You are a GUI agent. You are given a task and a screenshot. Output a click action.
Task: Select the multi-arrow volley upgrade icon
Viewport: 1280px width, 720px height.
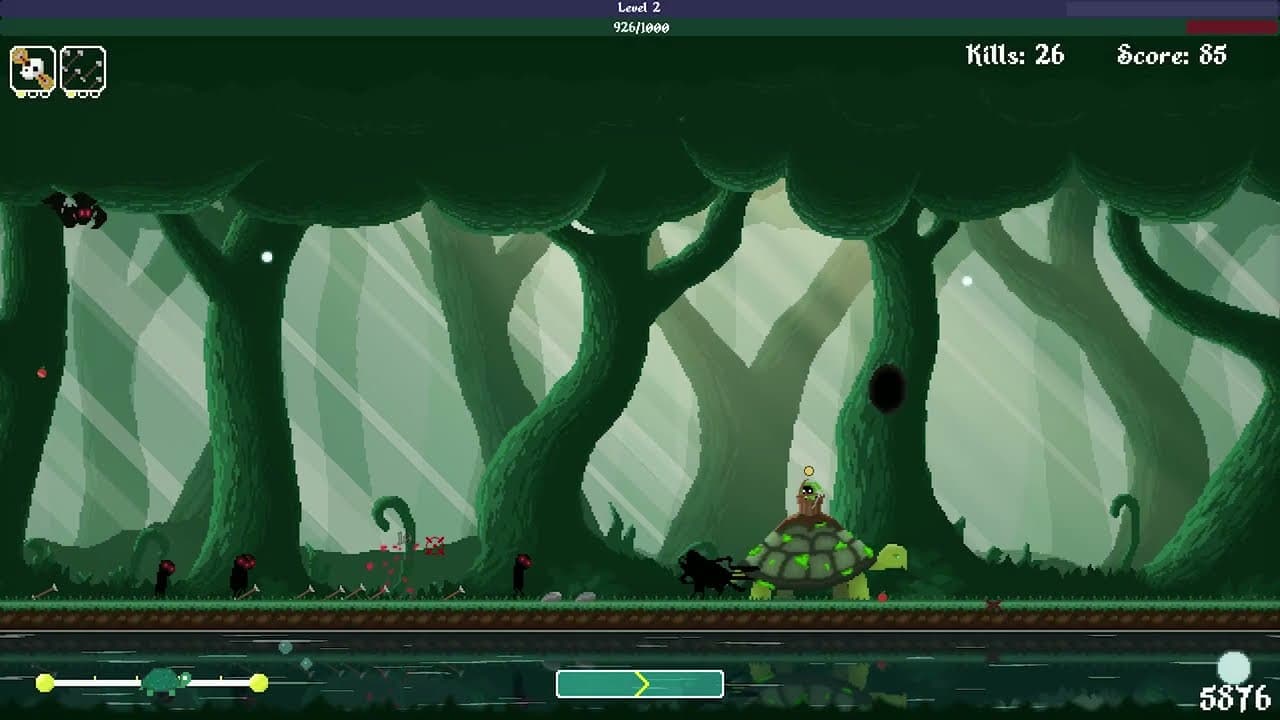pyautogui.click(x=83, y=70)
